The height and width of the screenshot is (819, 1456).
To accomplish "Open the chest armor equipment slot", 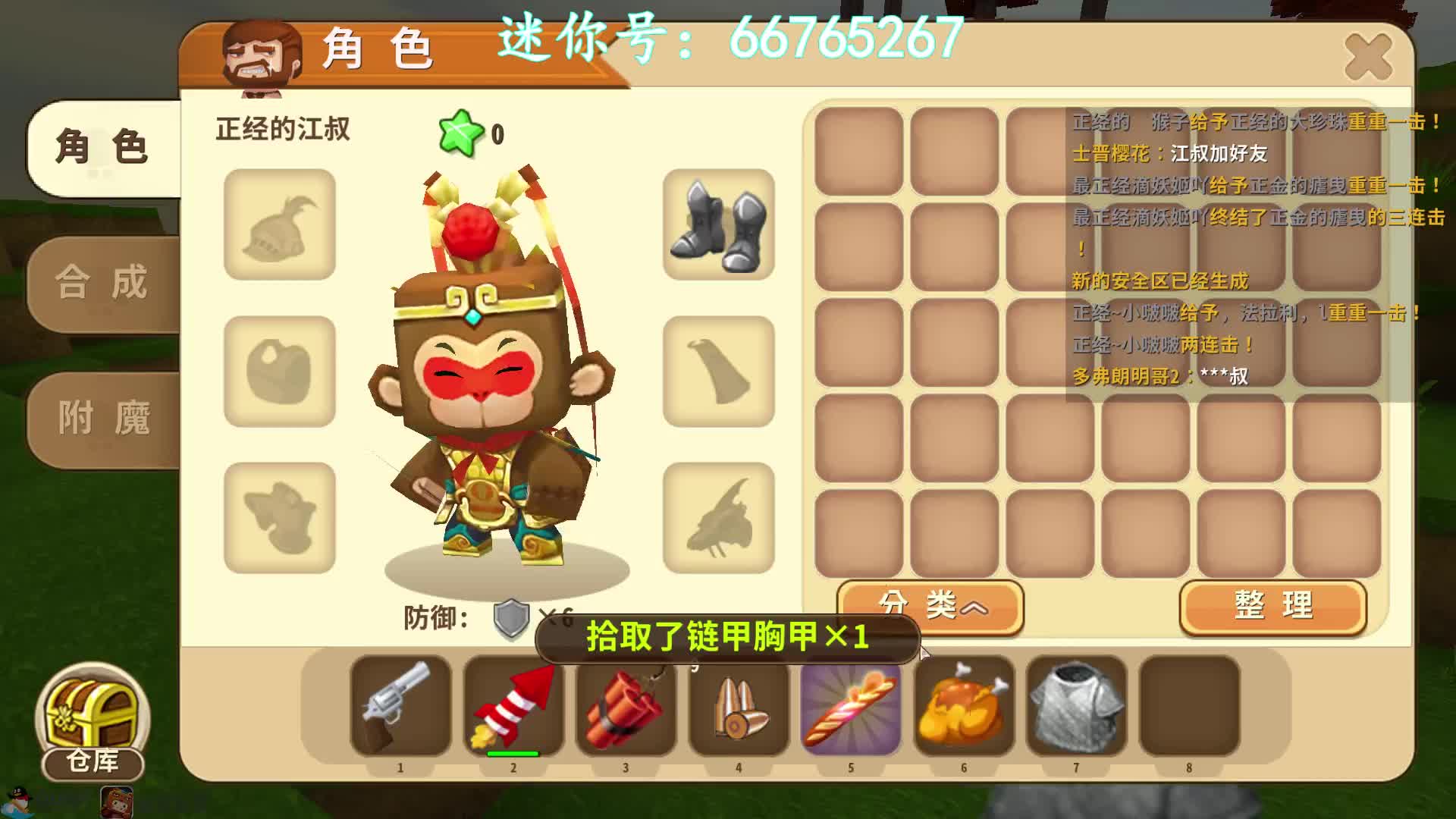I will pyautogui.click(x=279, y=372).
